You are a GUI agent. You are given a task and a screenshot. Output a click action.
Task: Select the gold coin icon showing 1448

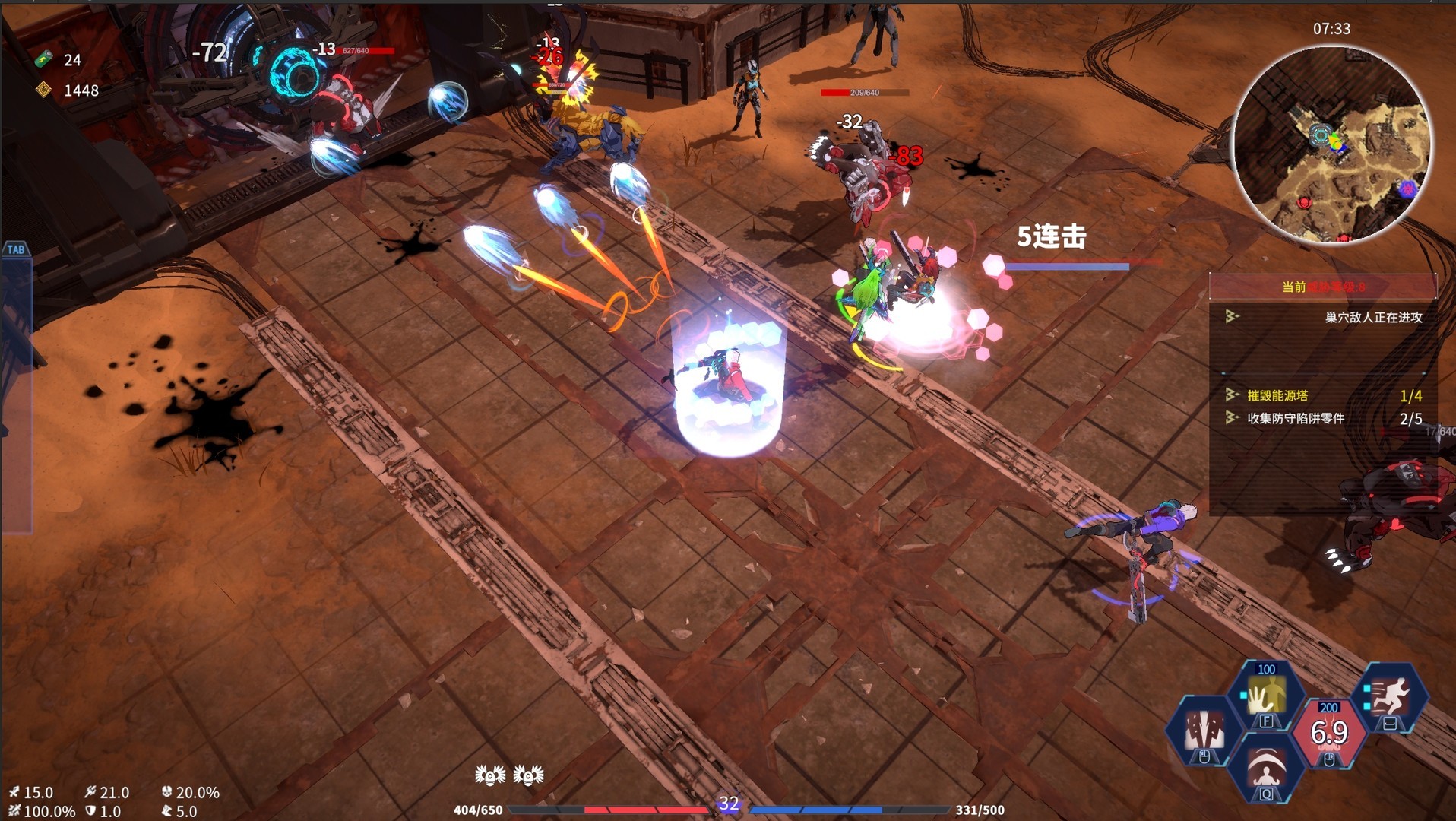coord(45,90)
